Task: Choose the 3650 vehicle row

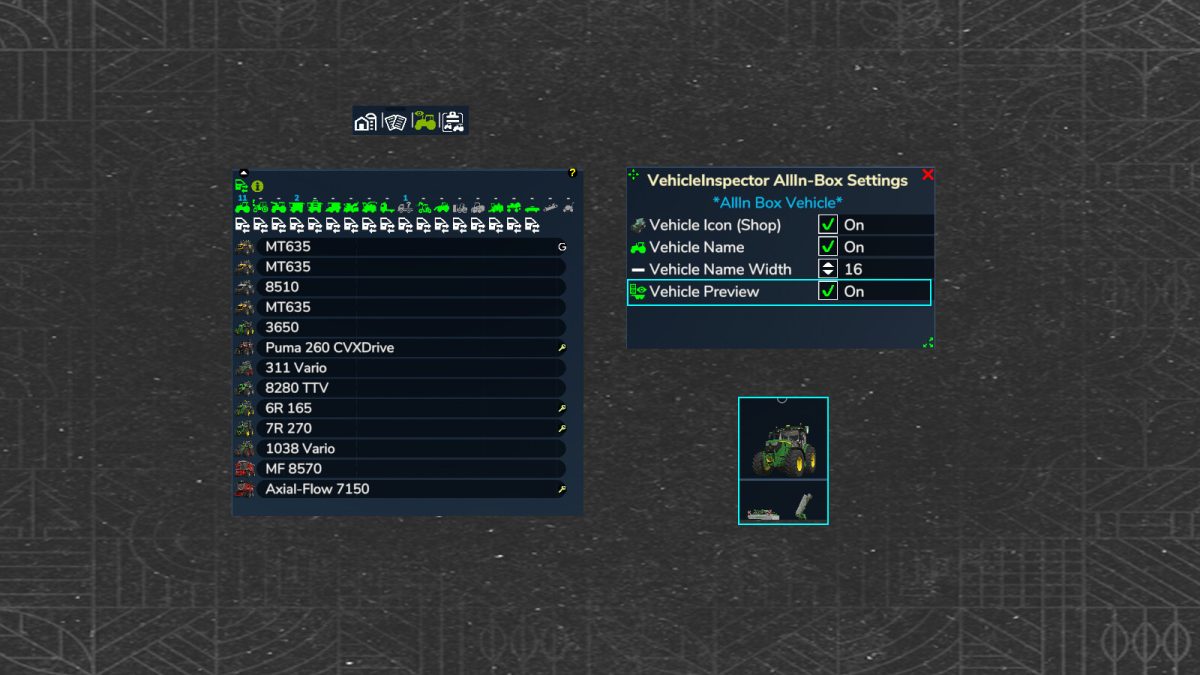Action: click(410, 327)
